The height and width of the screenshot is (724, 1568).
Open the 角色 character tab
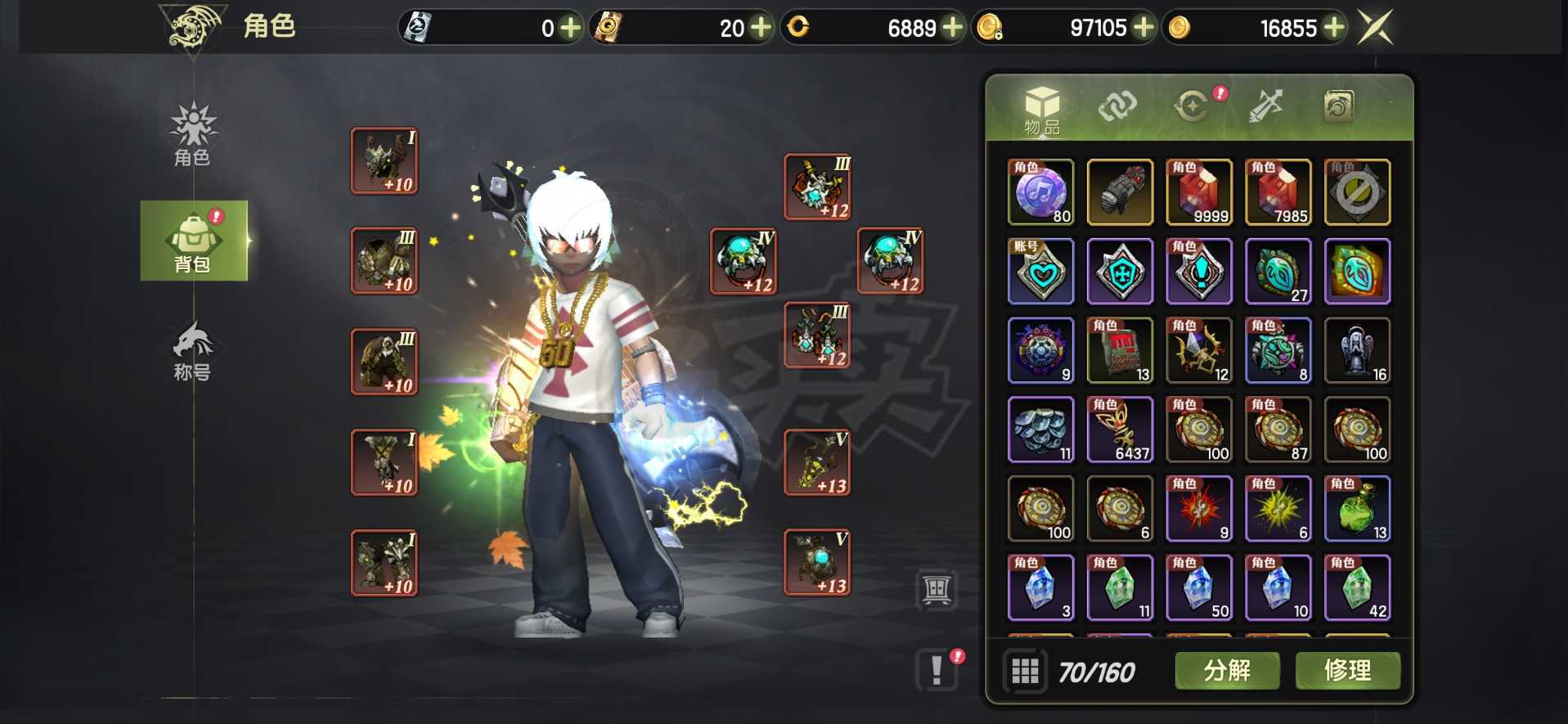[192, 135]
